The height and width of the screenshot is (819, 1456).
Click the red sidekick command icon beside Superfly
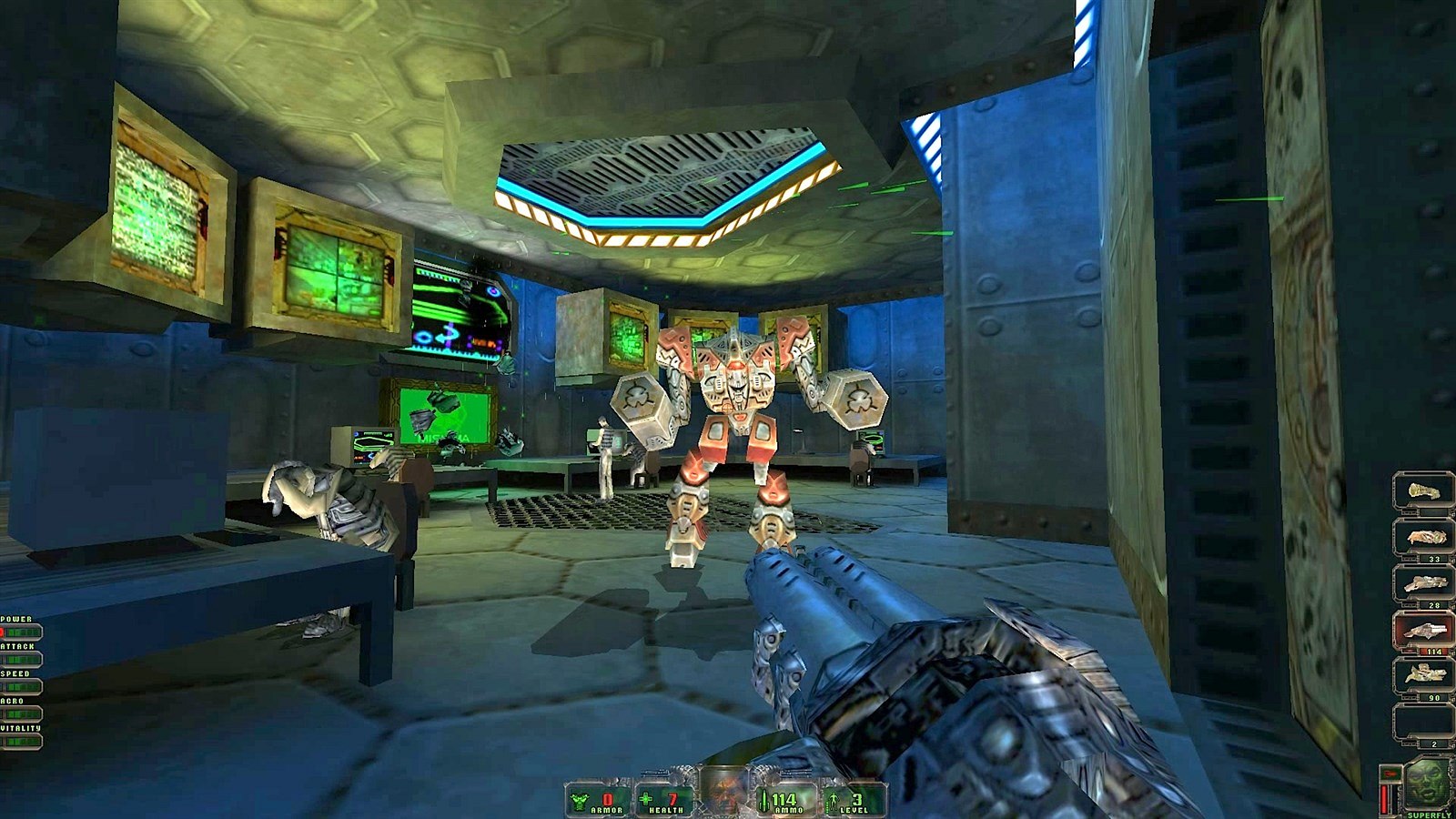pyautogui.click(x=1390, y=773)
